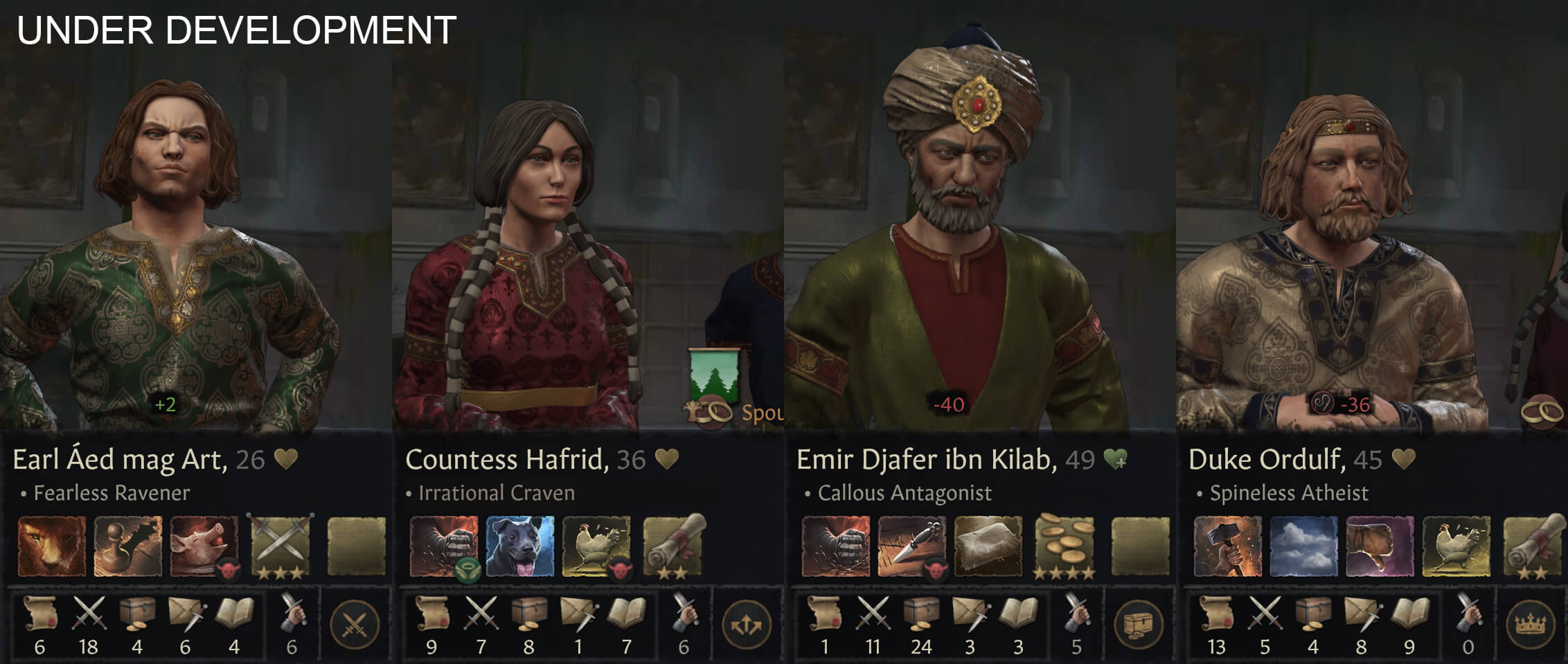1568x664 pixels.
Task: Activate the round crossed-swords button
Action: (355, 626)
